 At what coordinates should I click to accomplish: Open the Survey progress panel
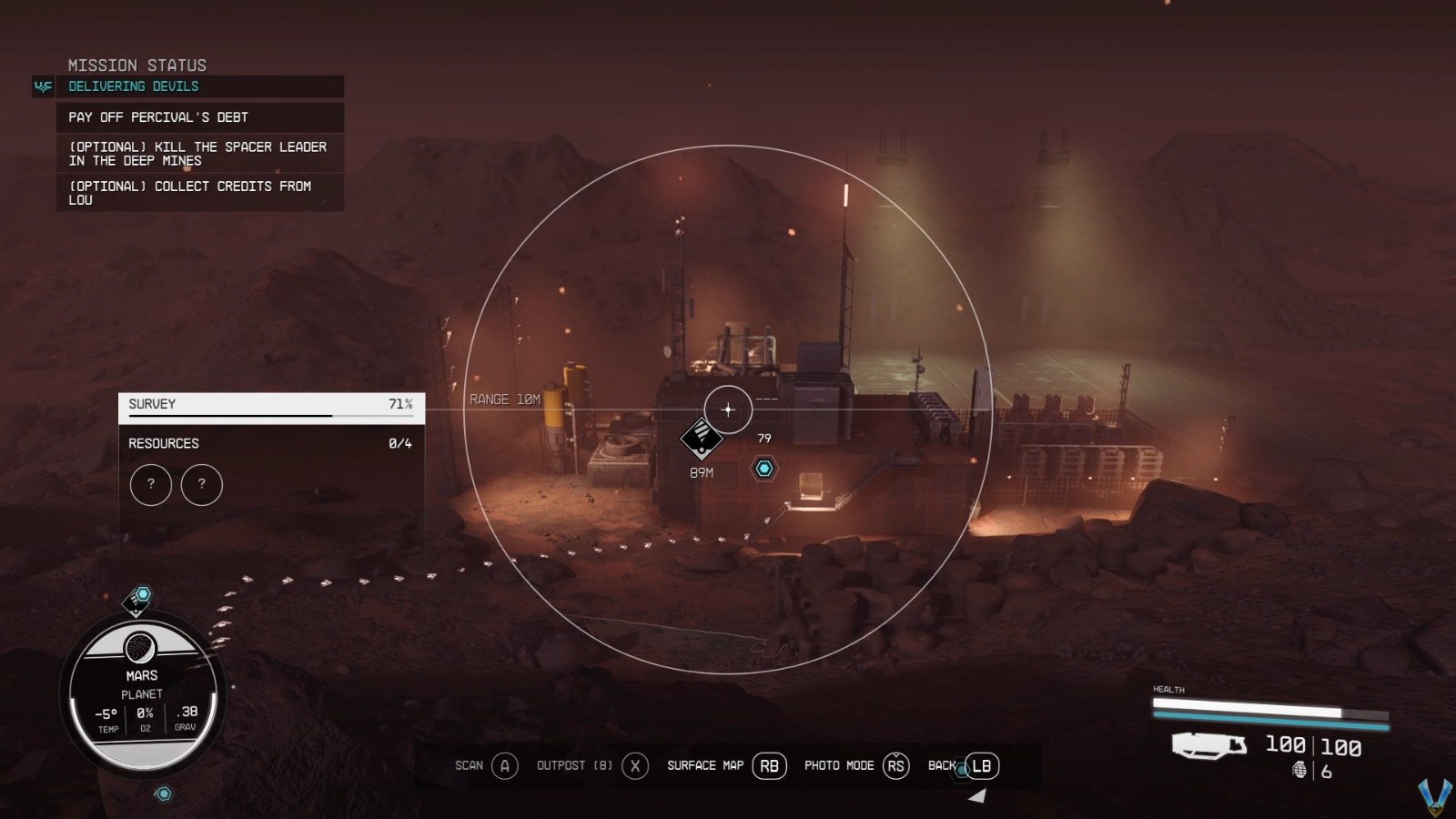pos(270,407)
